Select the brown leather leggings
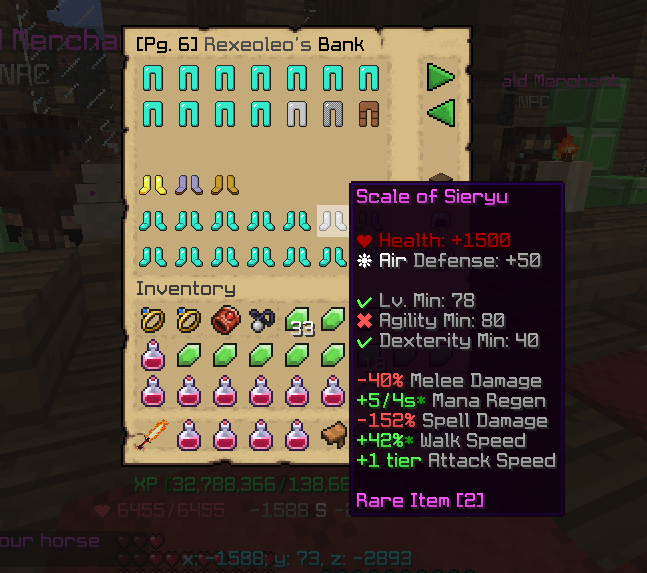The height and width of the screenshot is (573, 647). coord(369,112)
